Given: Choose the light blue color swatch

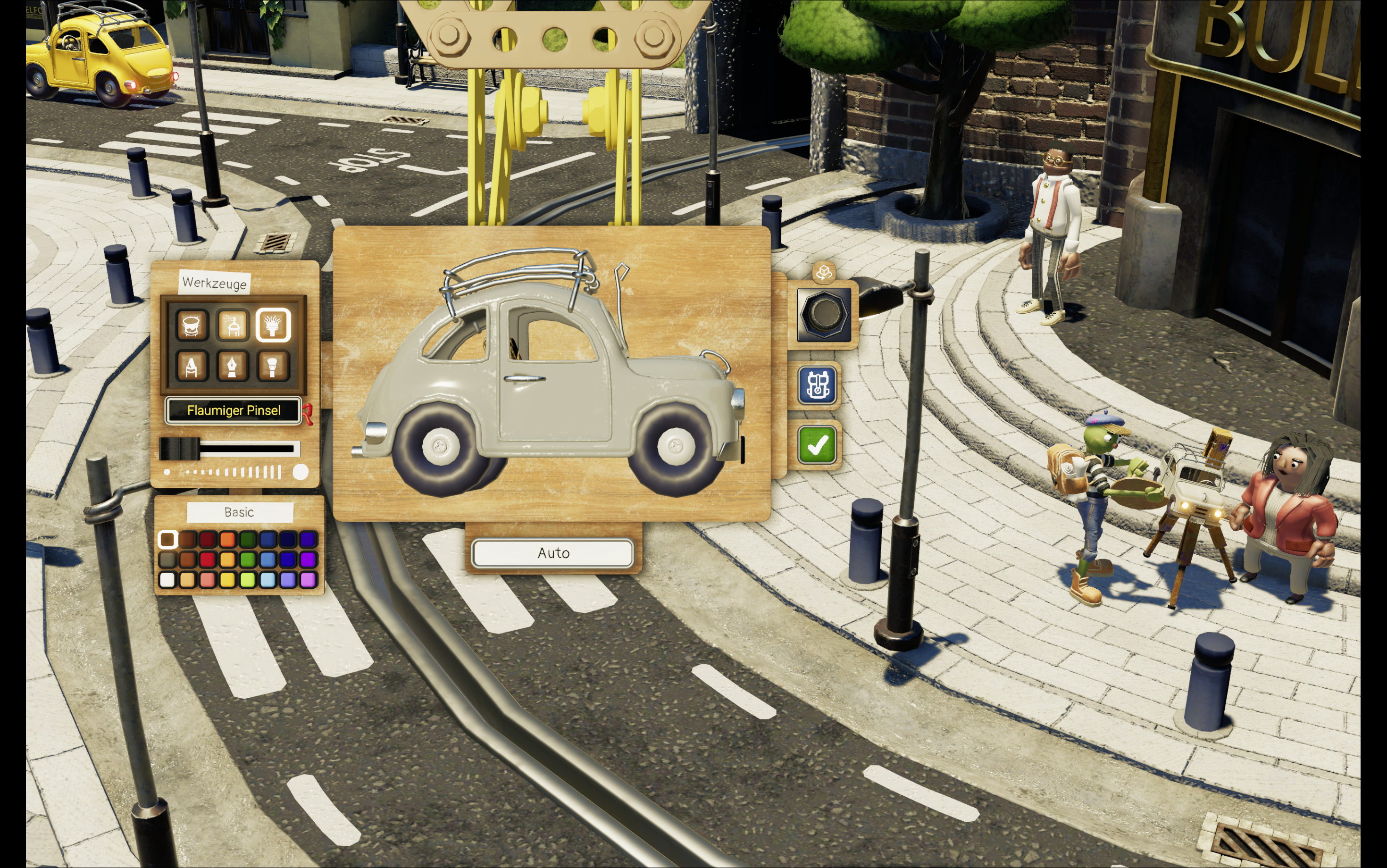Looking at the screenshot, I should pos(267,580).
